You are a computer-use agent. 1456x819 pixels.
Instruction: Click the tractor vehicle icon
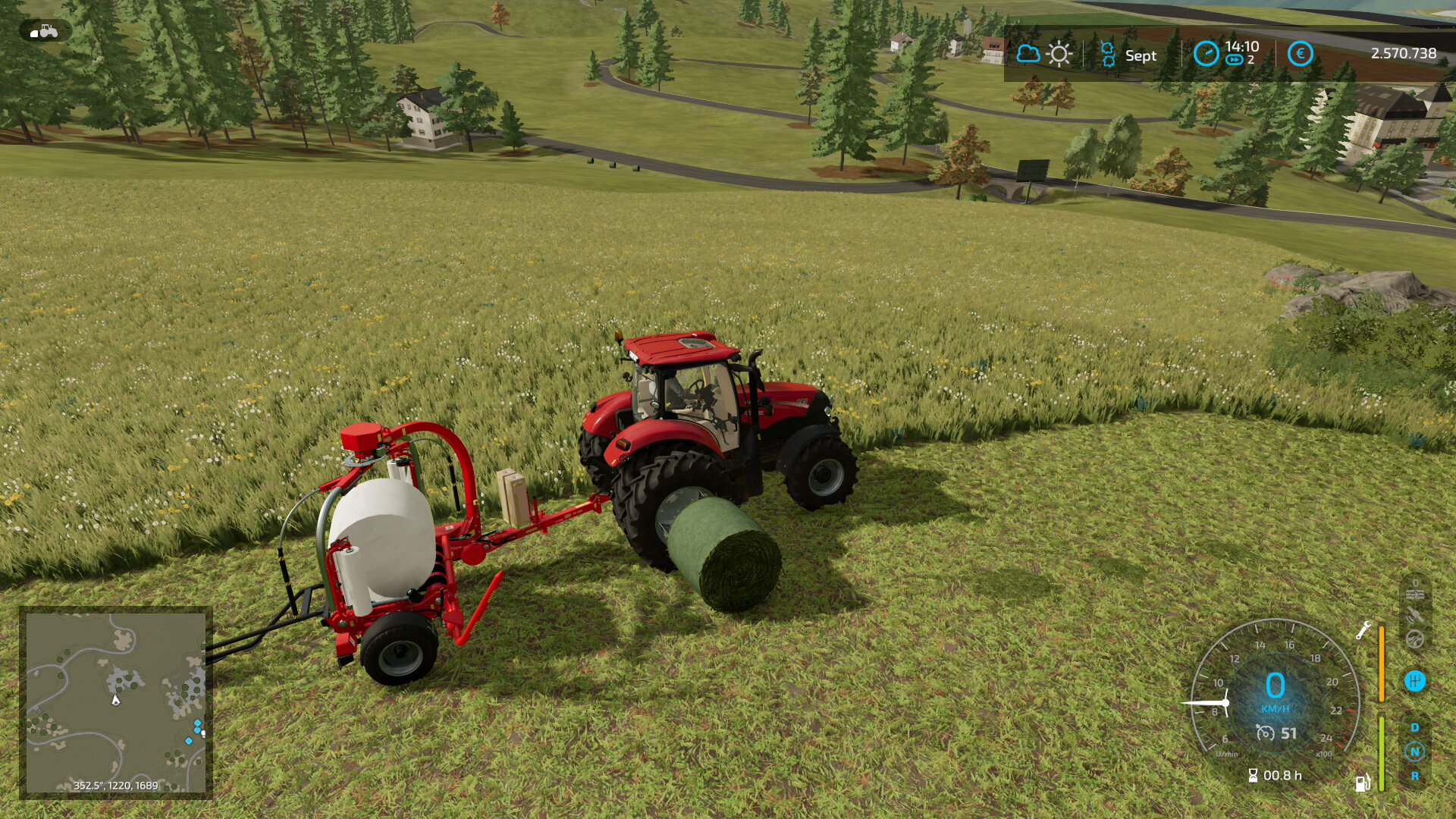[x=45, y=31]
